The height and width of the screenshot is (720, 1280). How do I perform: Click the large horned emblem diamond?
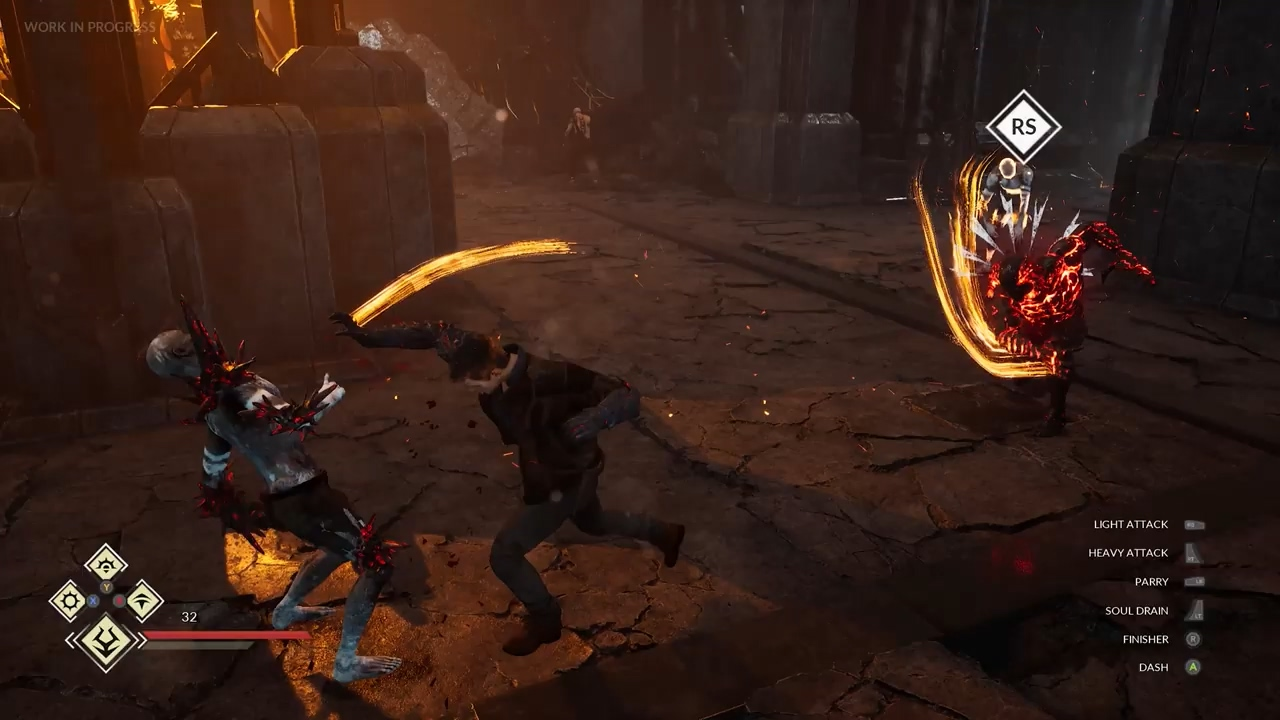(x=105, y=641)
